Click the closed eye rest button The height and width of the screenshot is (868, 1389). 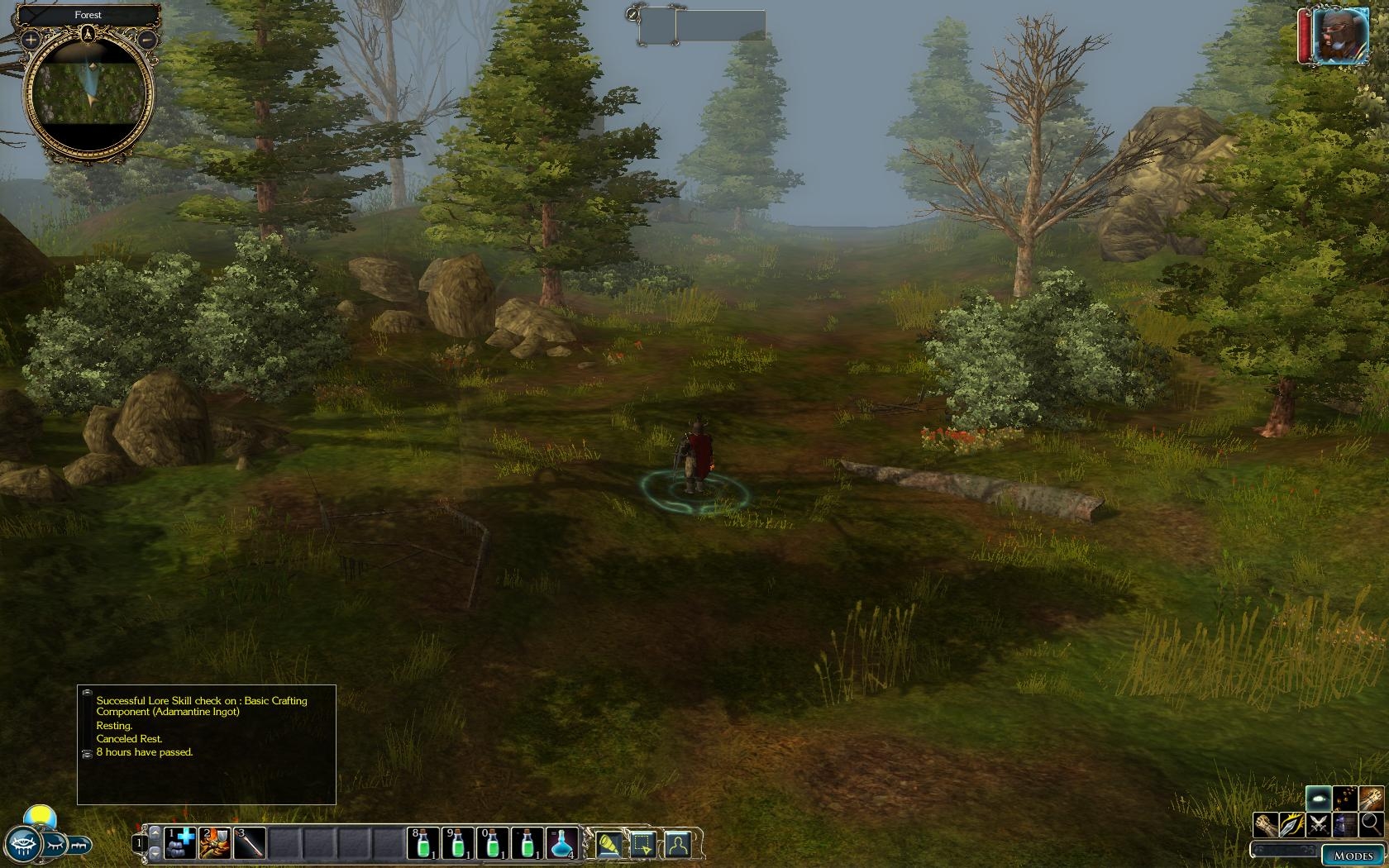tap(55, 845)
